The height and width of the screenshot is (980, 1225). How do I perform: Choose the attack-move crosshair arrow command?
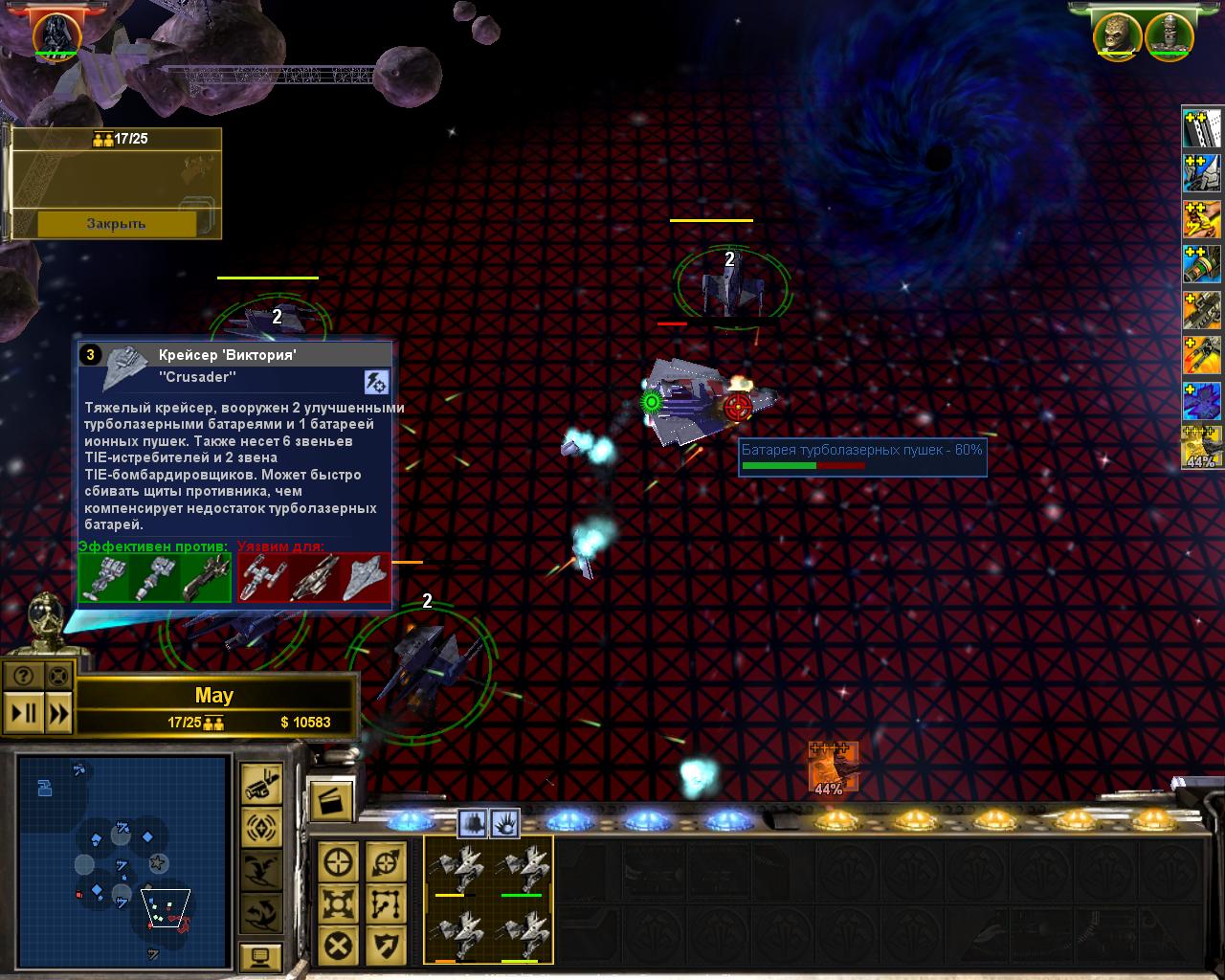click(386, 862)
